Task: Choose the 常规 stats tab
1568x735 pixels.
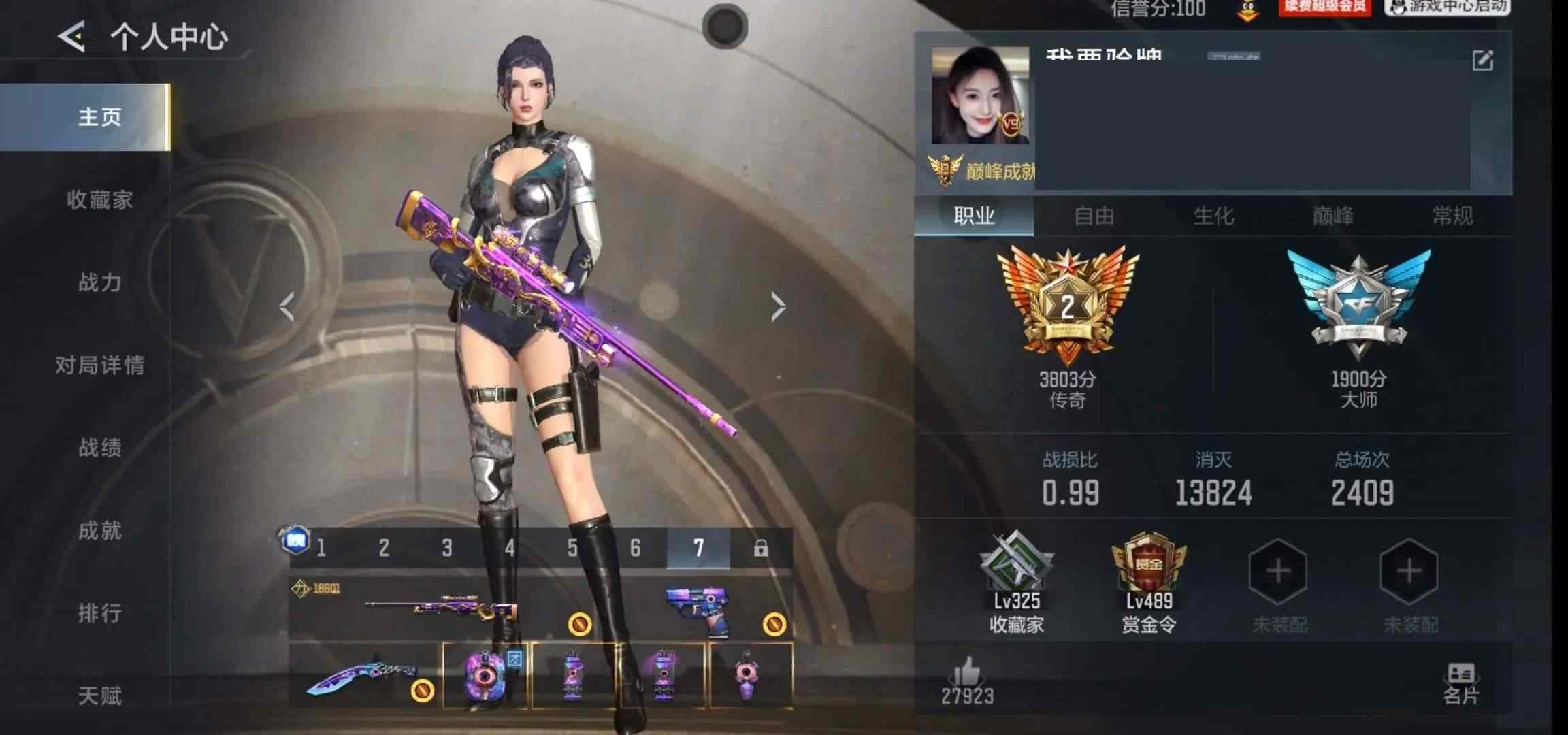Action: click(1452, 216)
